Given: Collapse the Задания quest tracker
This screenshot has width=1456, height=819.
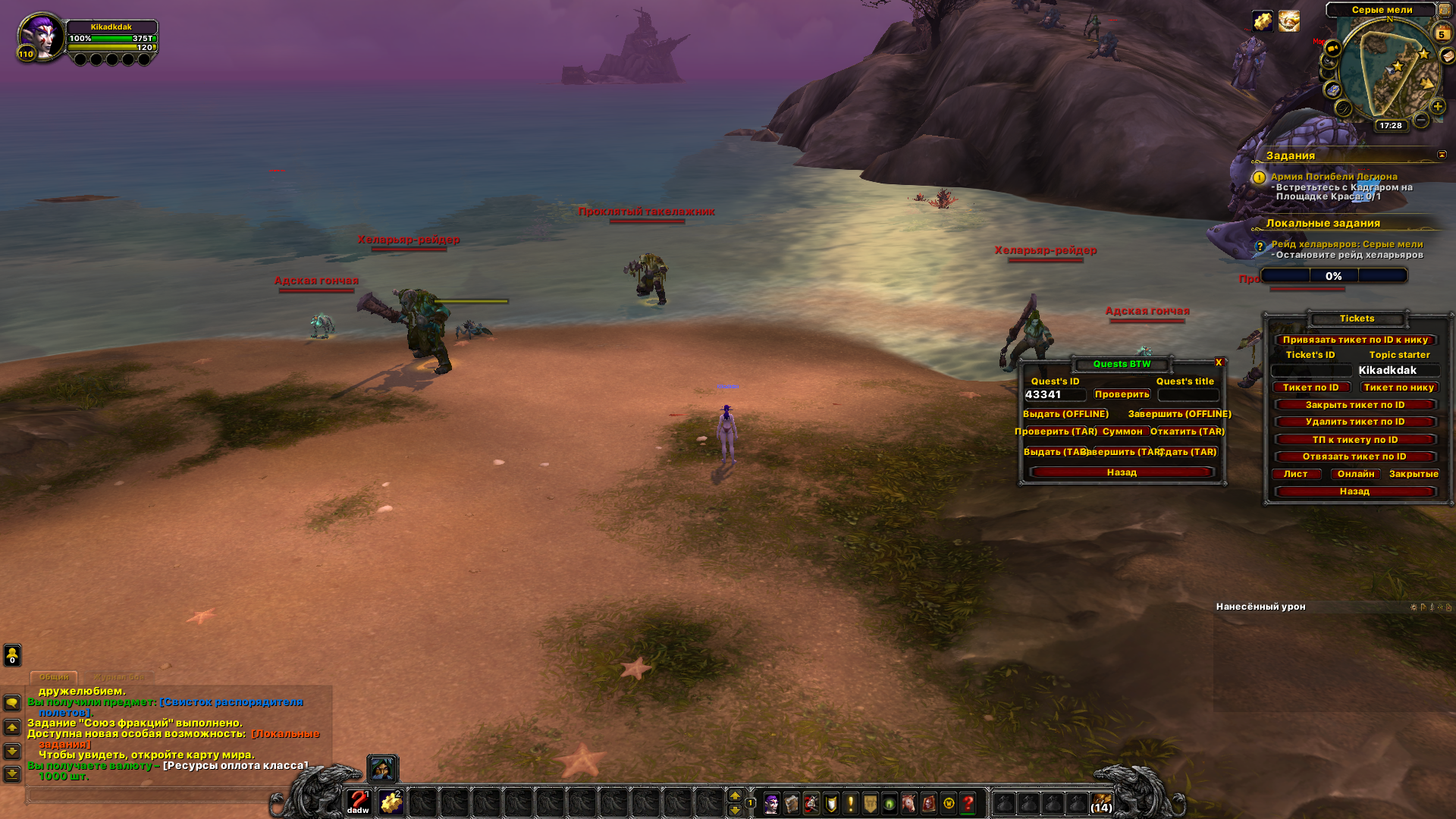Looking at the screenshot, I should pos(1442,155).
